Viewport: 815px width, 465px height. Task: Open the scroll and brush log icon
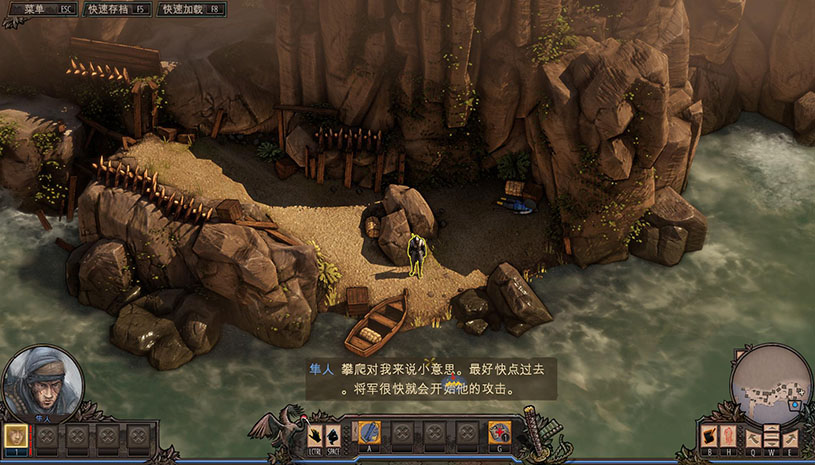point(709,435)
